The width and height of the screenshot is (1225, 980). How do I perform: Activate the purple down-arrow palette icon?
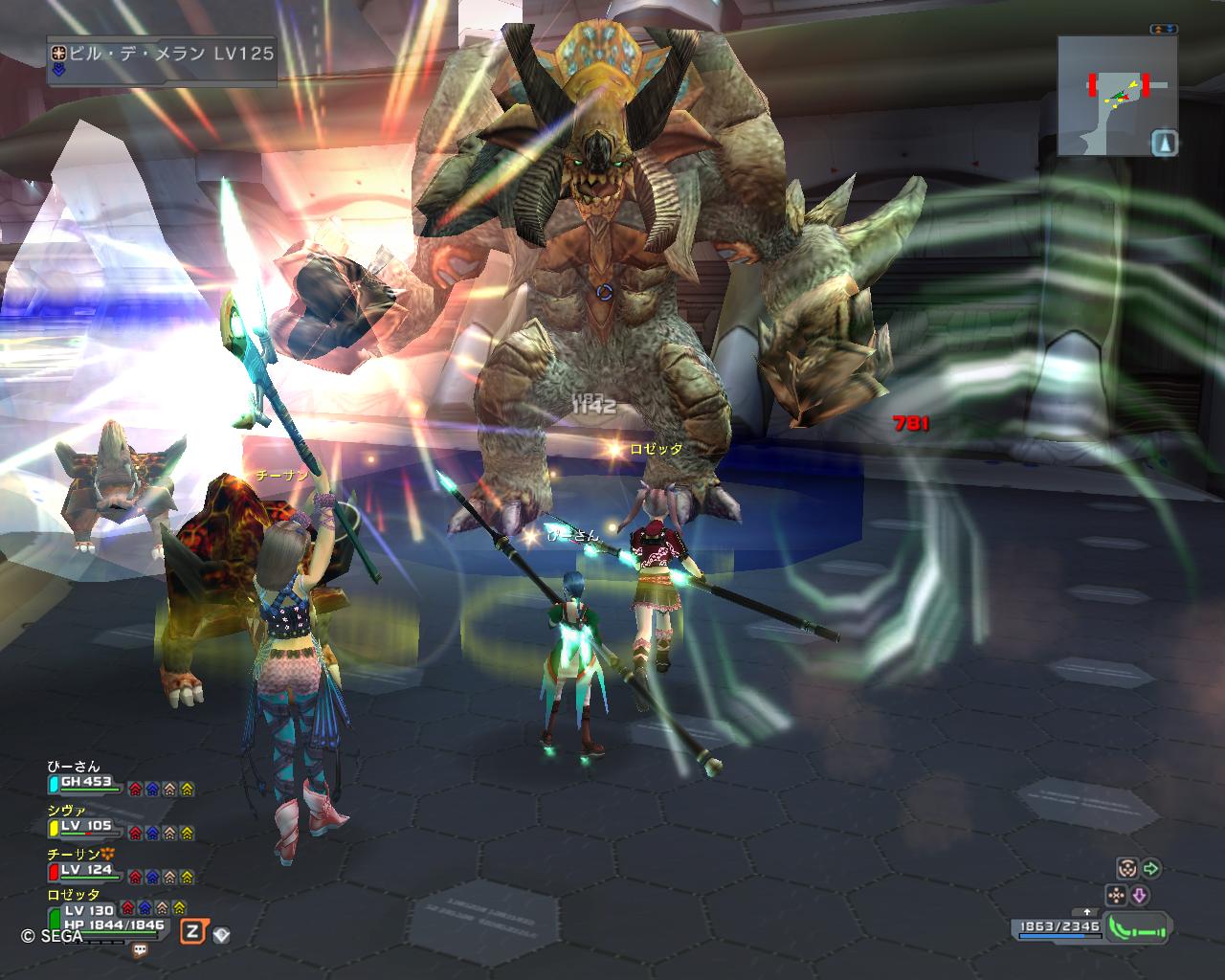click(1140, 896)
